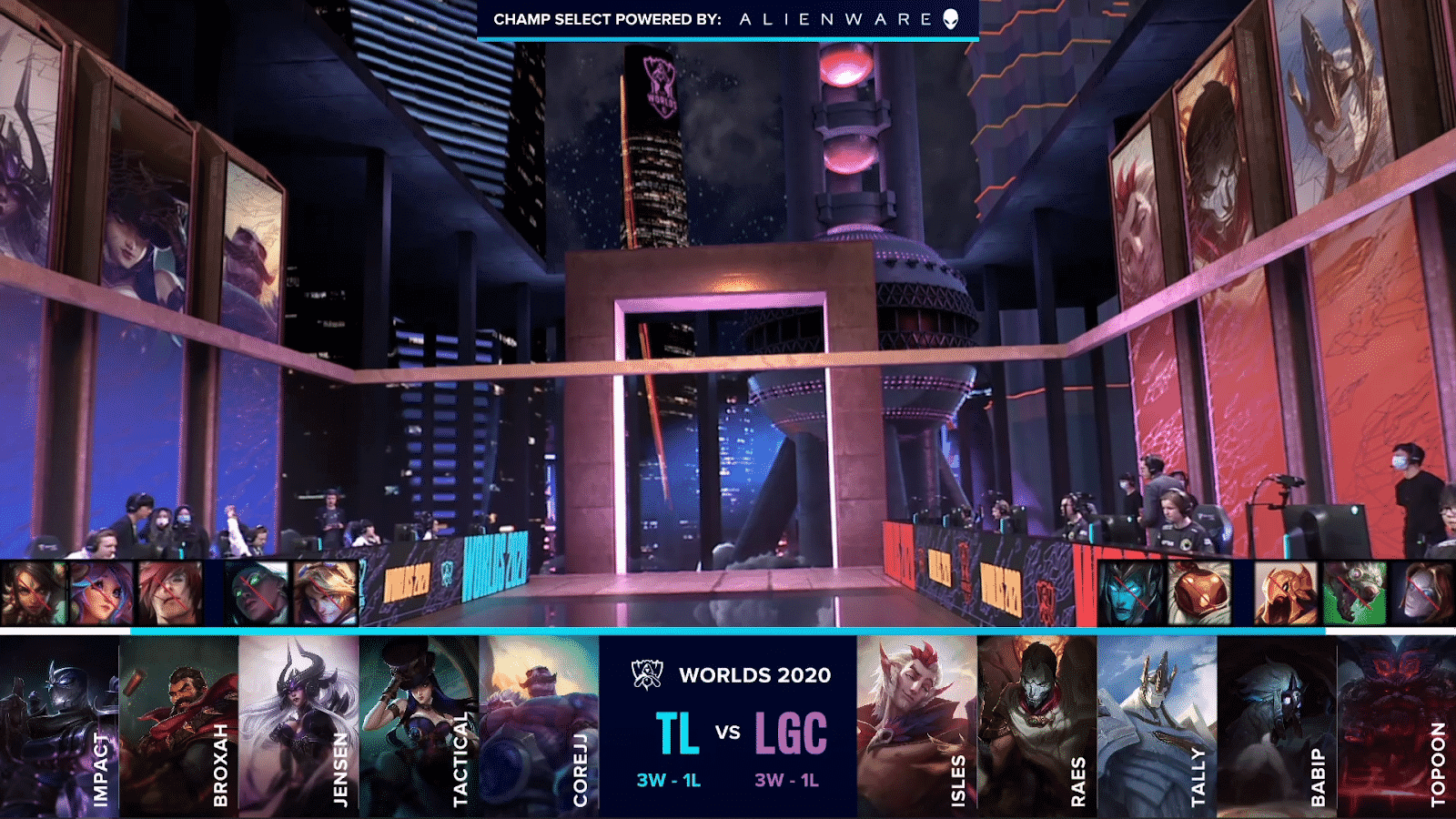Choose Isles' Rakan pick card

916,725
